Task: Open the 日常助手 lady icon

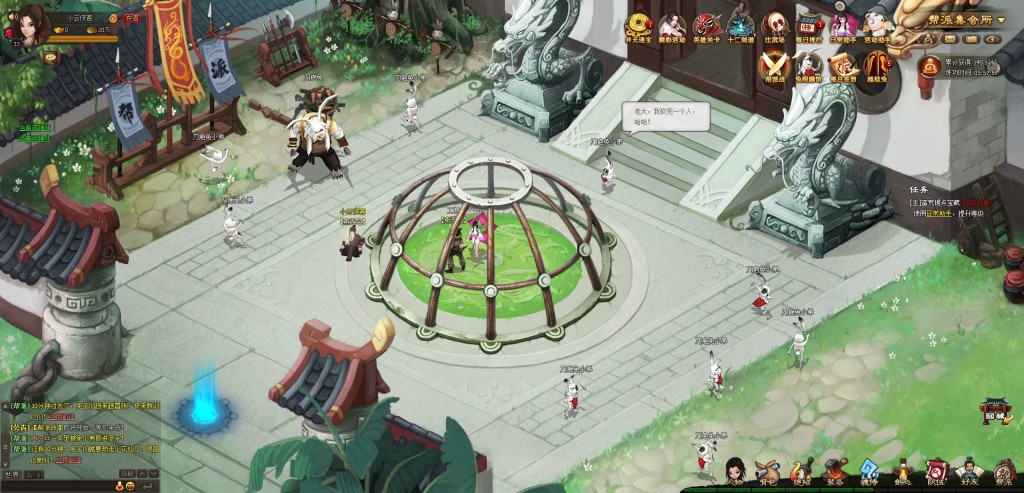Action: tap(843, 26)
